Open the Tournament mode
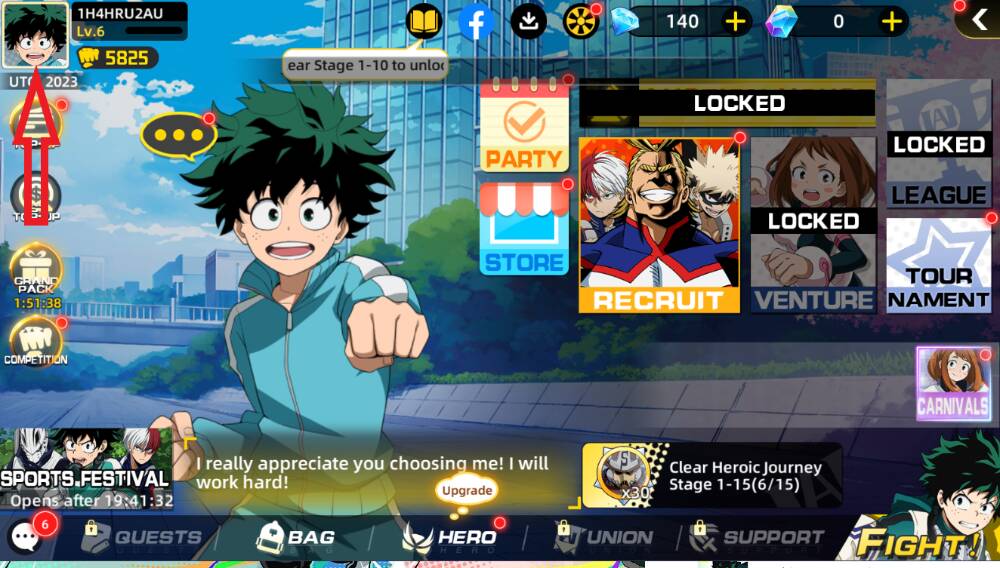Screen dimensions: 1000x568 point(938,265)
